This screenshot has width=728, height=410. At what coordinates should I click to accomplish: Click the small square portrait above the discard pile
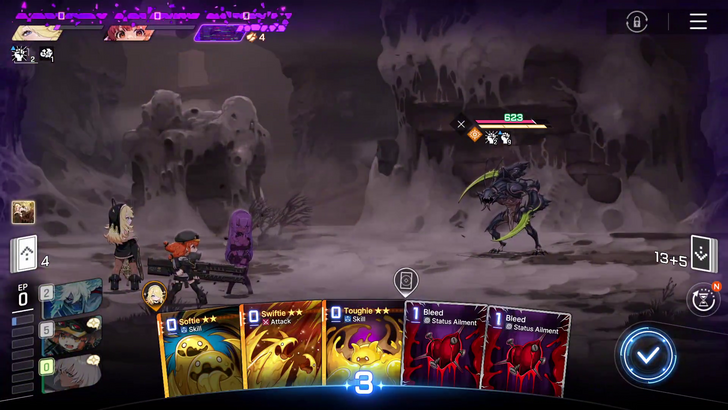click(23, 212)
